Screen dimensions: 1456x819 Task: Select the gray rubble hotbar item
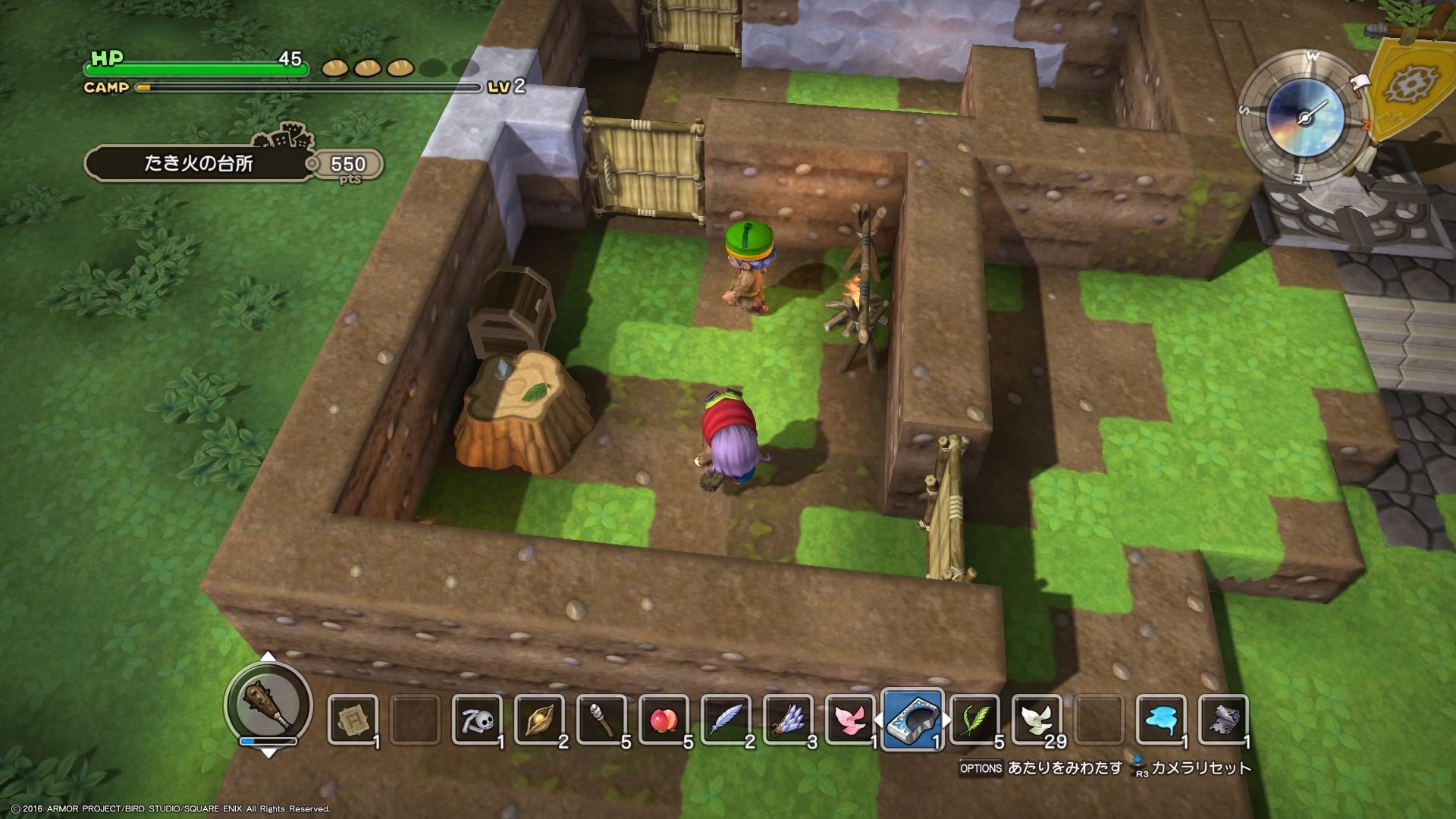click(x=1223, y=719)
